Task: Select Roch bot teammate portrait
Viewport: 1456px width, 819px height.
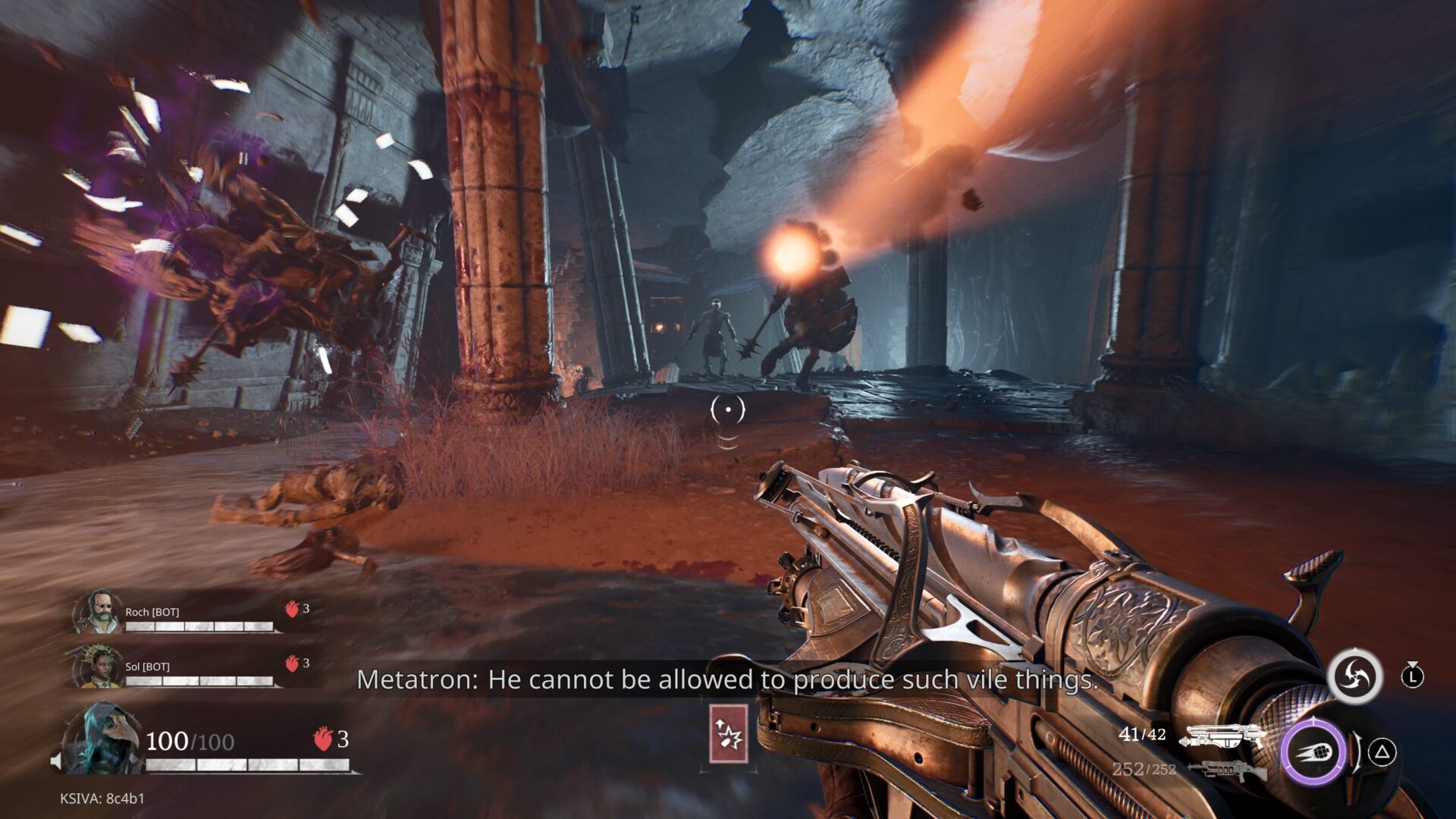Action: 98,613
